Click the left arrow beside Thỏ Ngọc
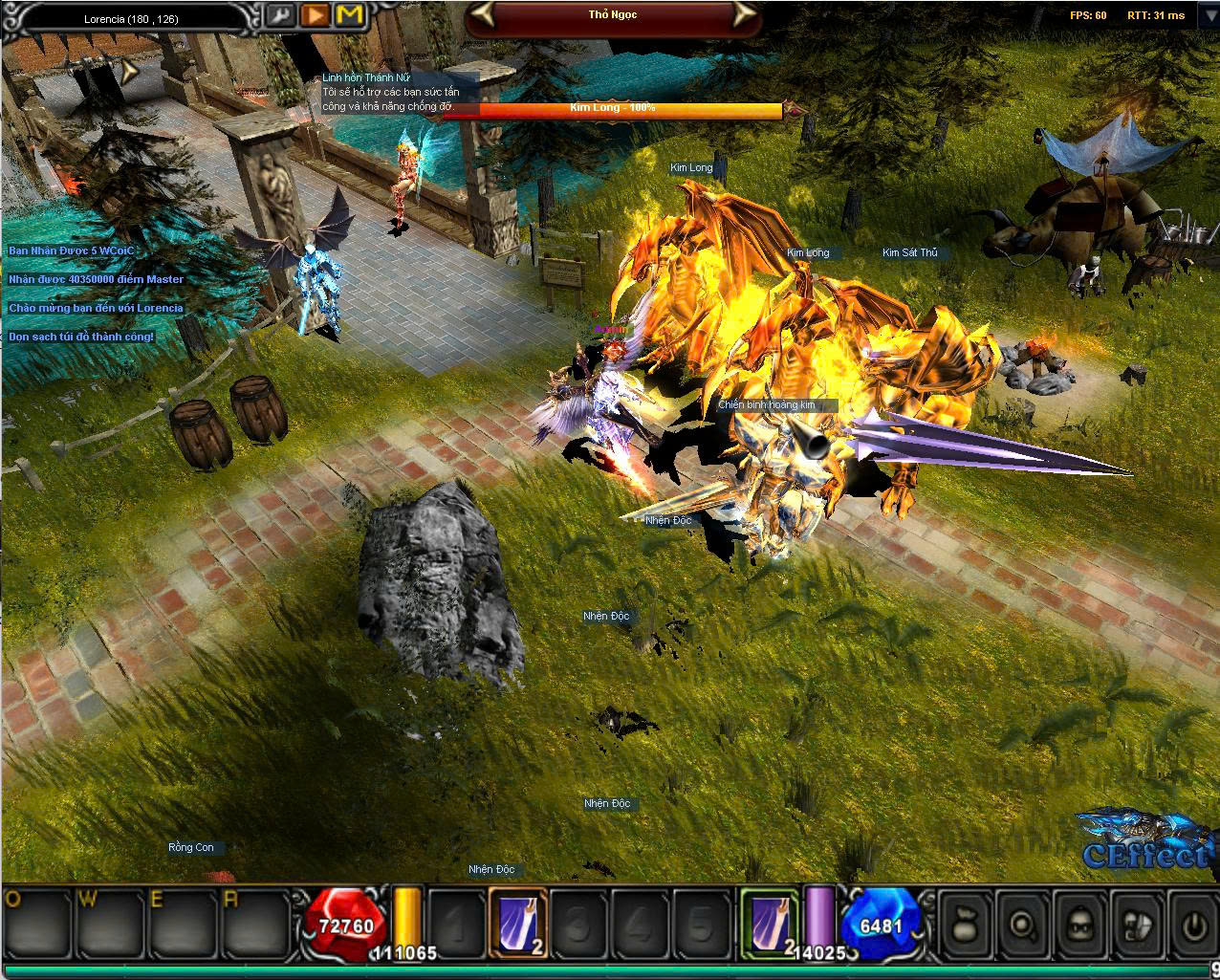This screenshot has width=1220, height=980. [484, 14]
